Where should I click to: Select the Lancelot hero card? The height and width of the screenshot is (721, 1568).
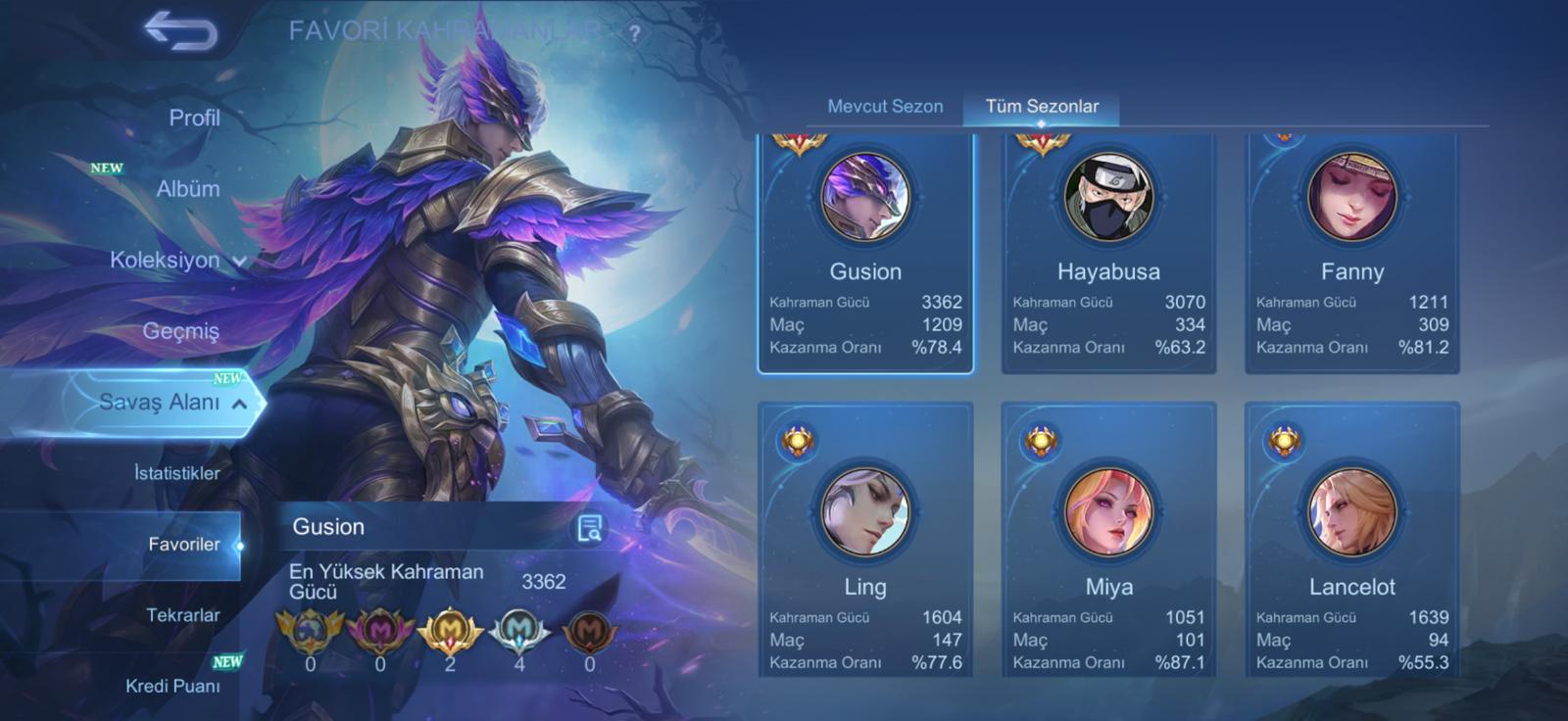[x=1351, y=539]
